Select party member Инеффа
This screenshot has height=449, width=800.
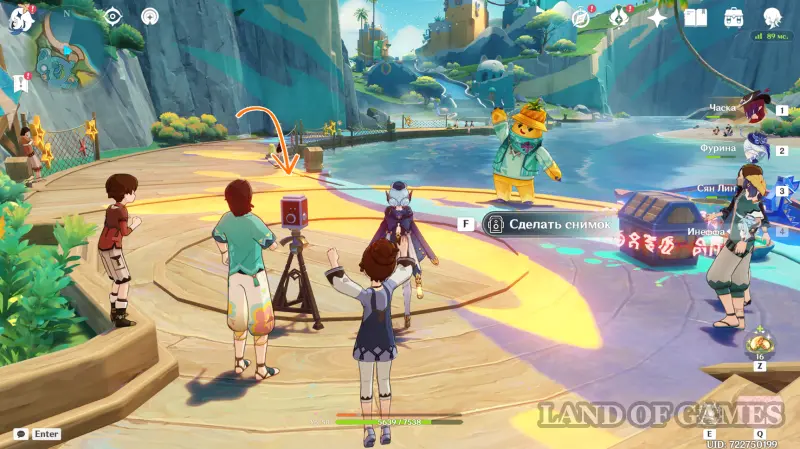point(756,232)
